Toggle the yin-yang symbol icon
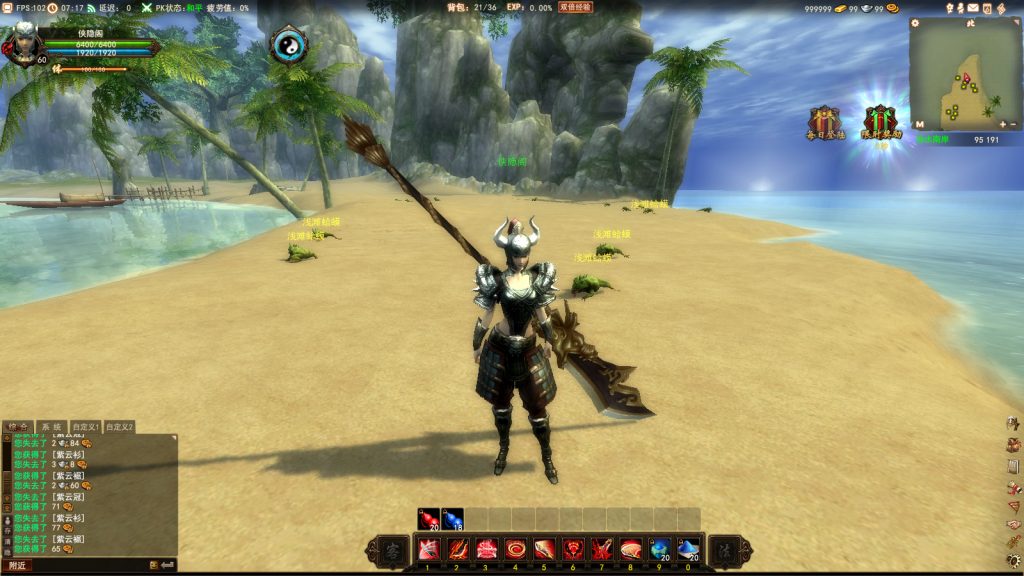The image size is (1024, 576). click(x=289, y=46)
